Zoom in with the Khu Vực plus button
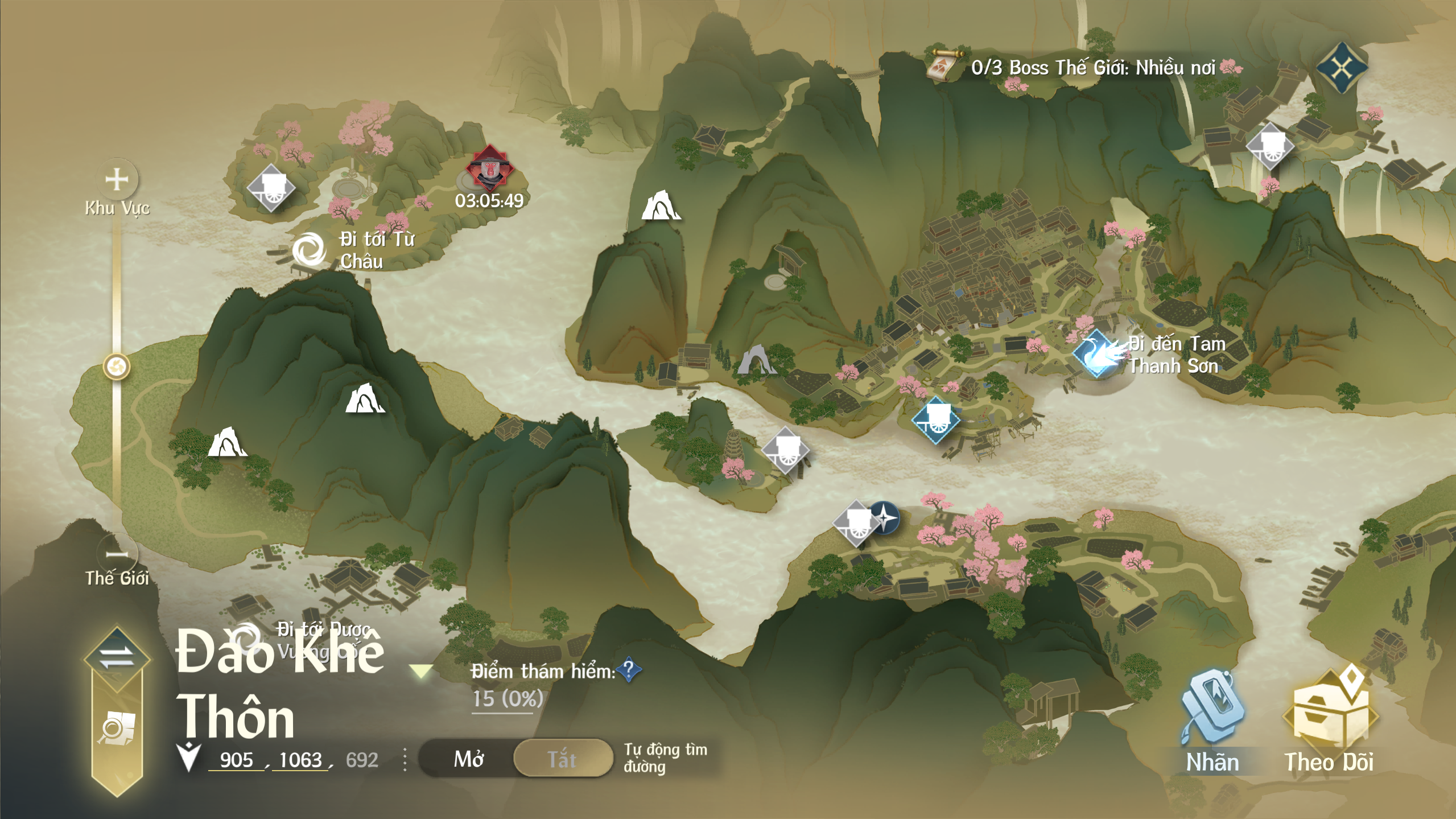 (117, 179)
